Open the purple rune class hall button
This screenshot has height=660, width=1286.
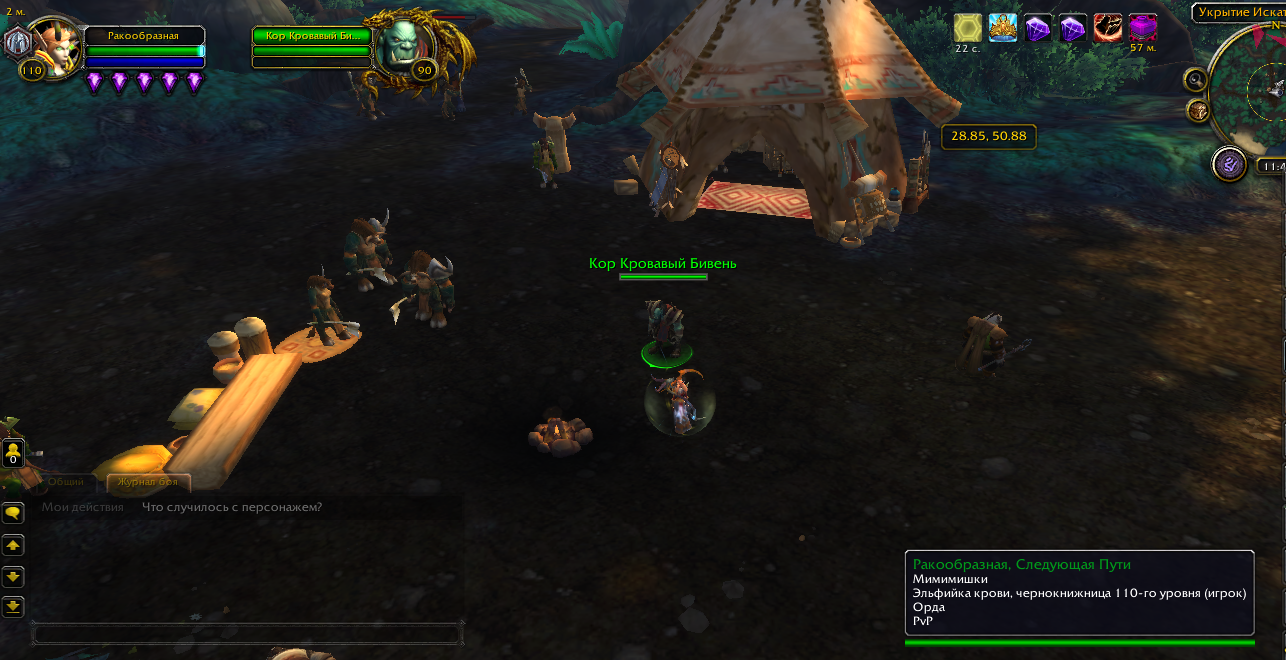[x=1228, y=163]
